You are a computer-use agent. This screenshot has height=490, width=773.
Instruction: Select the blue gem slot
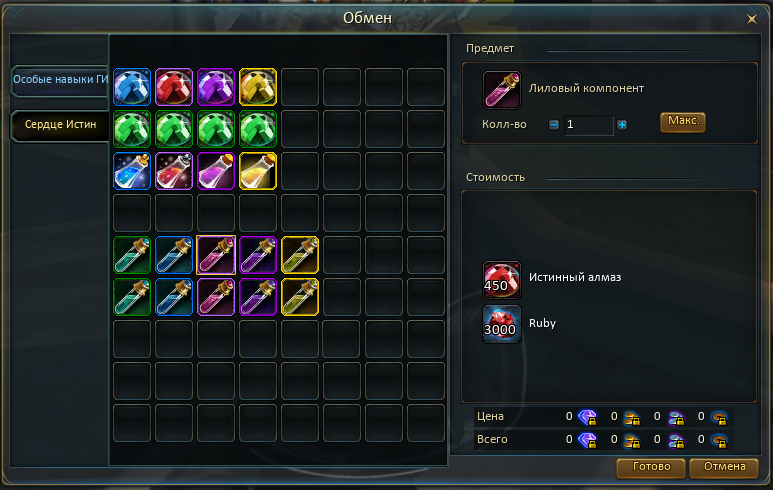tap(132, 87)
